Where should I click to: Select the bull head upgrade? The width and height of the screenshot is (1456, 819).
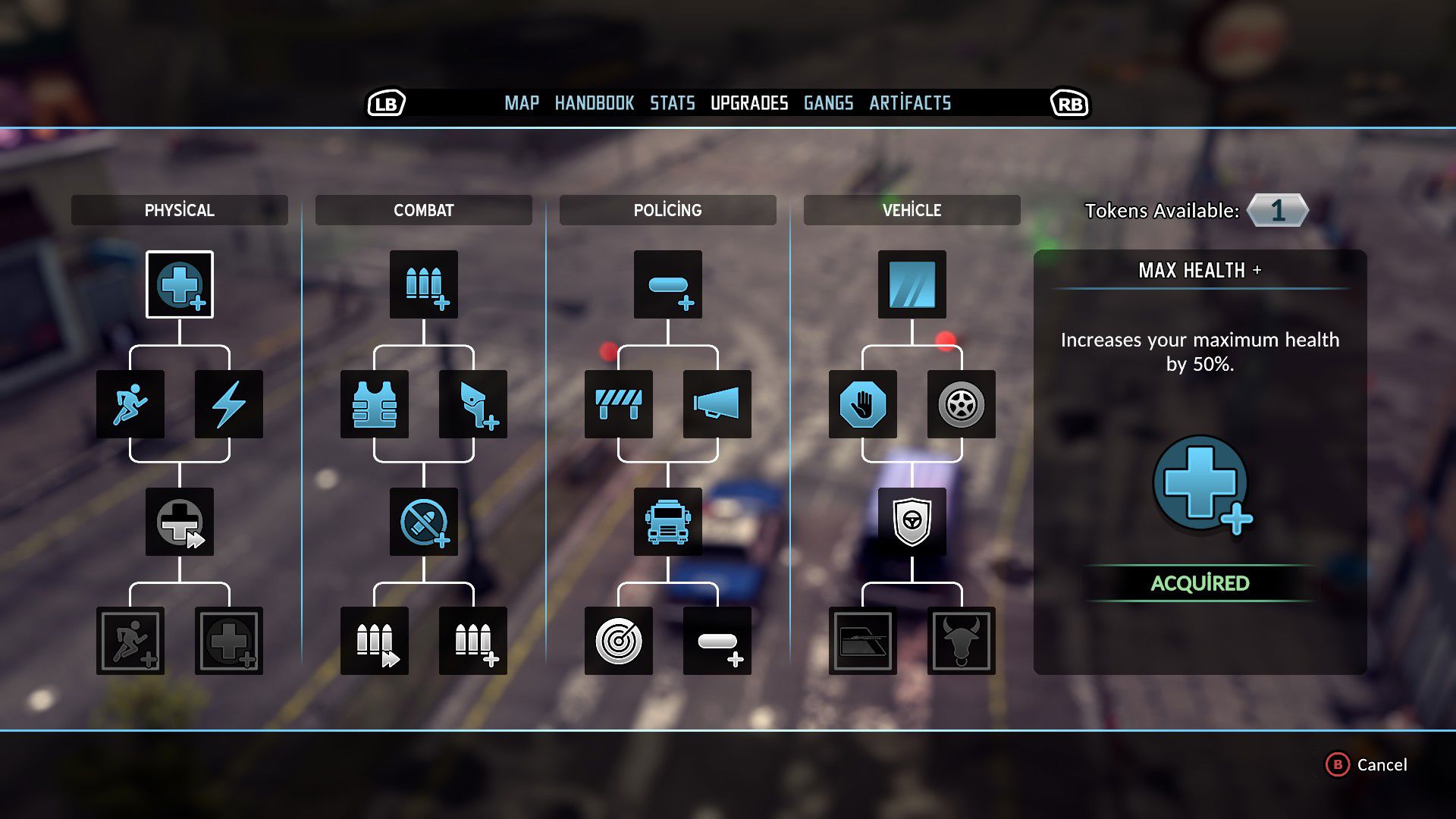pyautogui.click(x=962, y=641)
